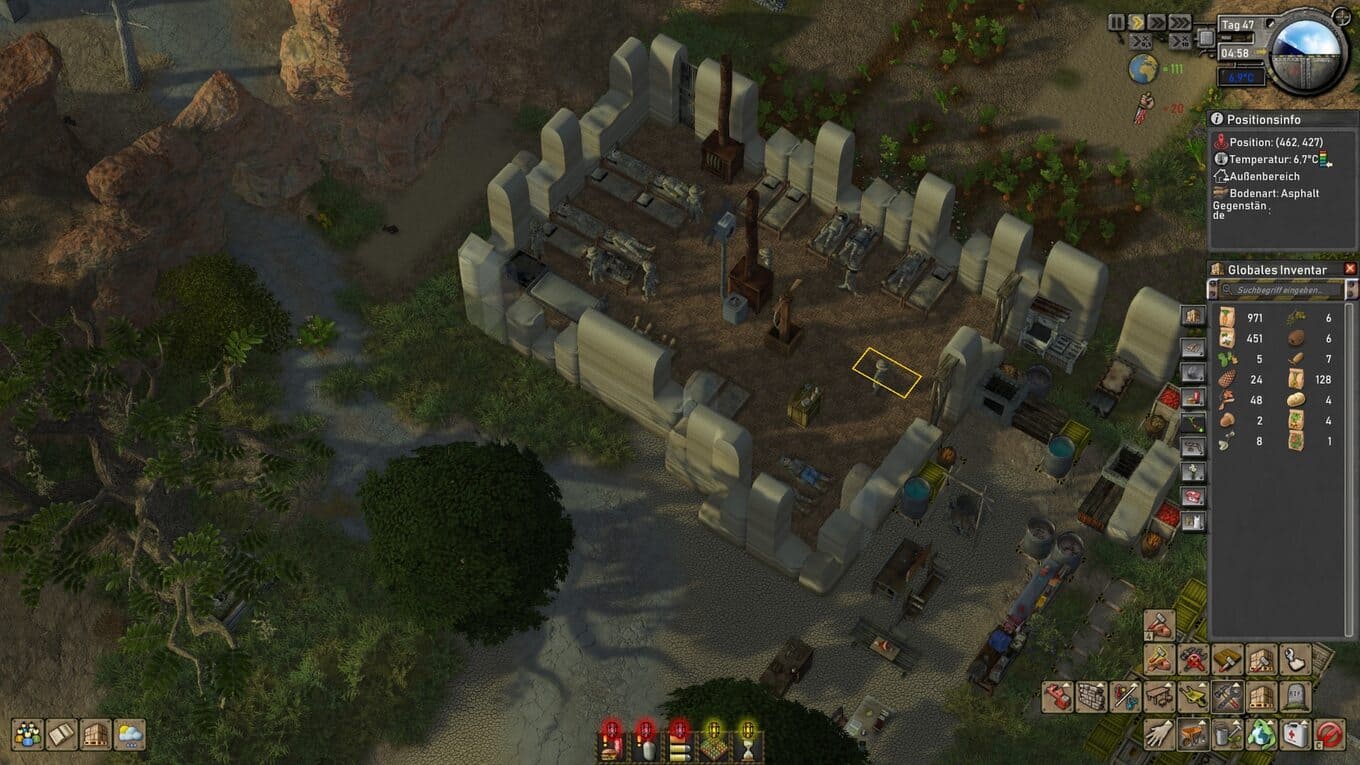Toggle the hamburger food alert icon
Viewport: 1360px width, 765px height.
pos(679,742)
